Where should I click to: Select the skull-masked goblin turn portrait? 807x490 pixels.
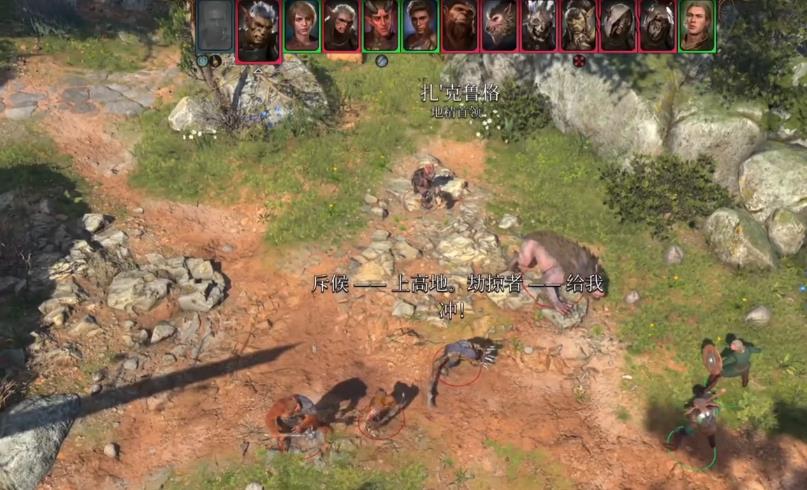click(539, 26)
